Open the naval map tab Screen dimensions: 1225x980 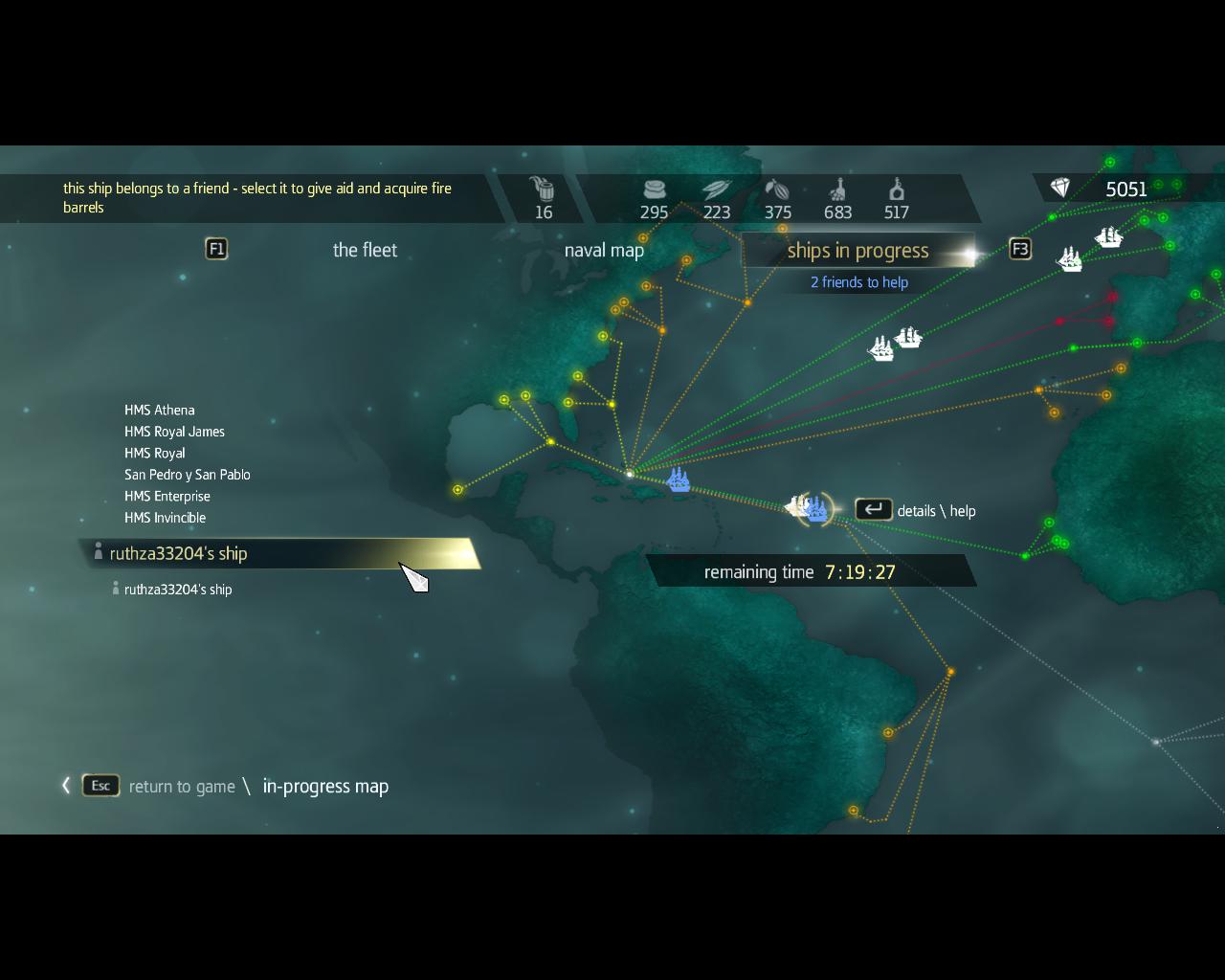(x=604, y=250)
